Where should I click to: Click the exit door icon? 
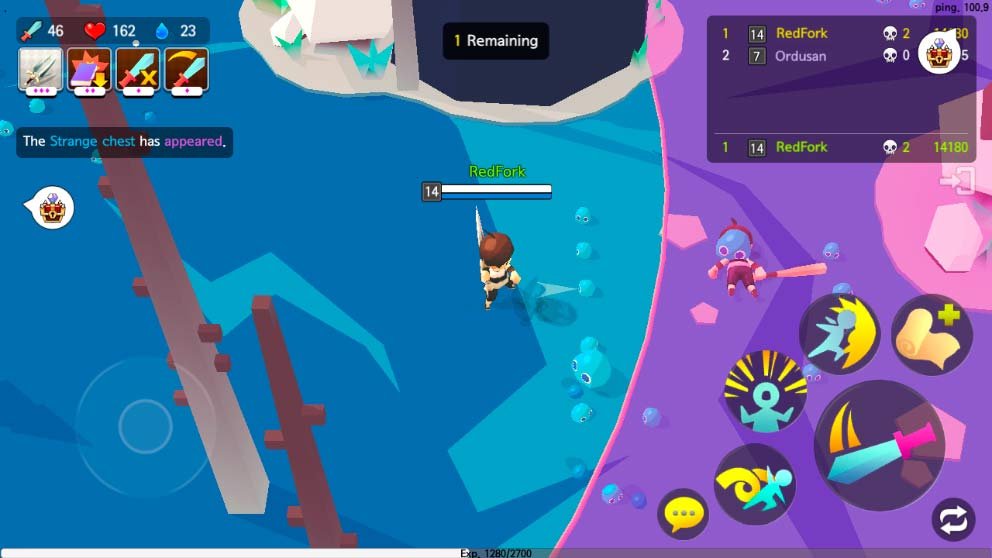[957, 181]
